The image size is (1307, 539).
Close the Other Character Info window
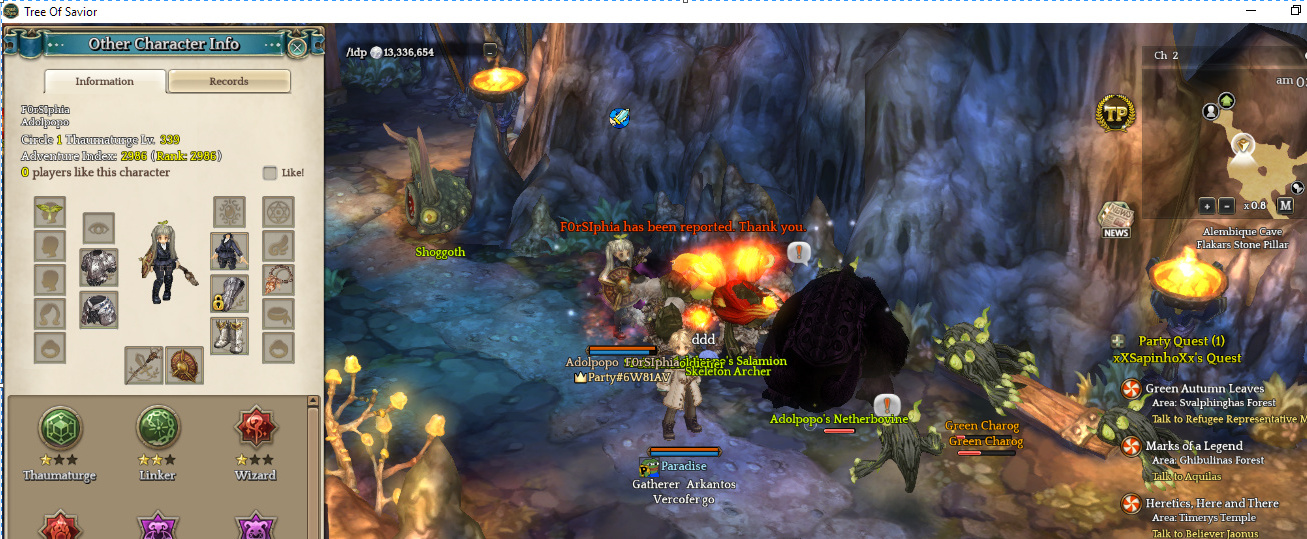297,46
